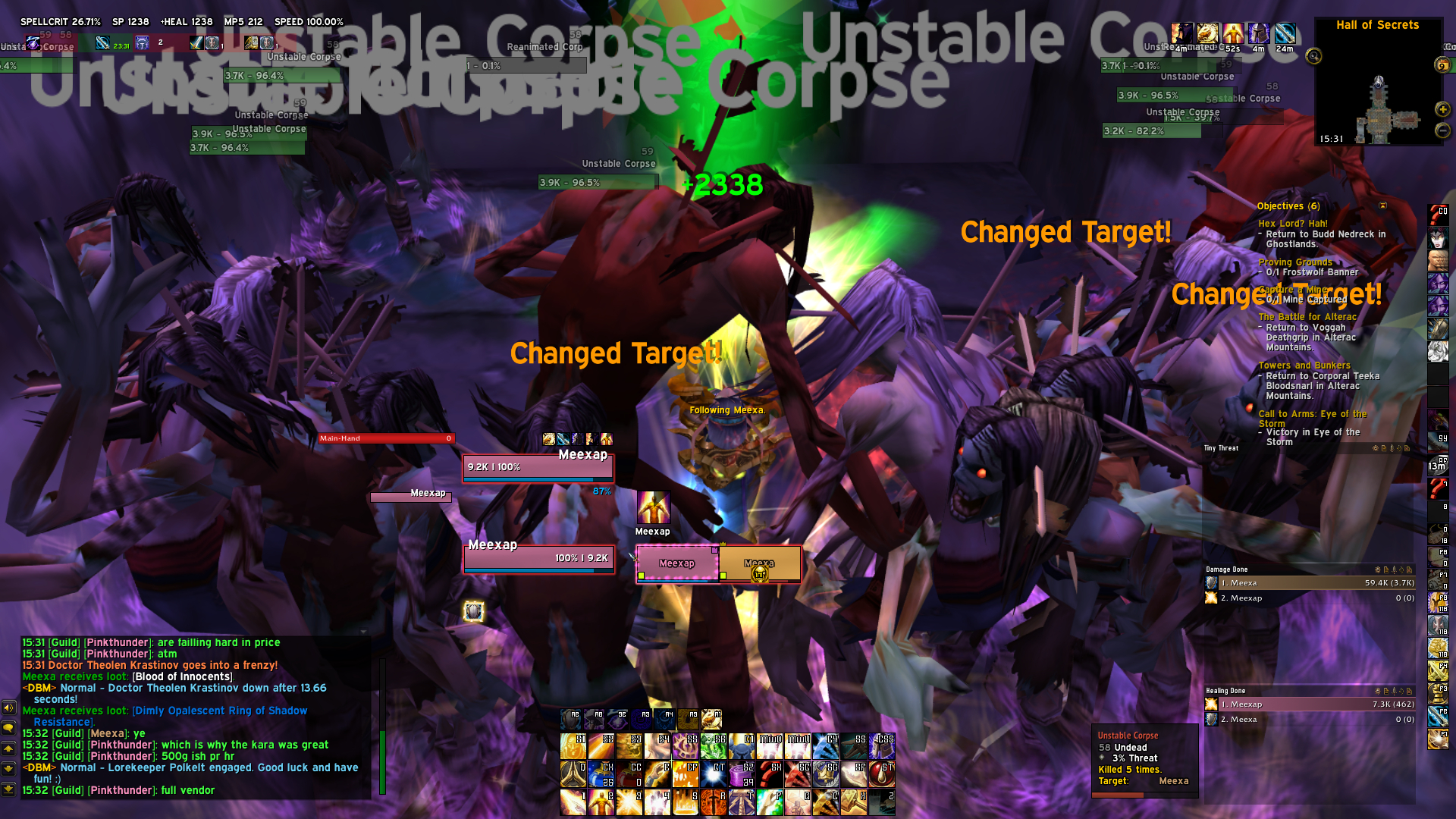Viewport: 1456px width, 819px height.
Task: Collapse the Objectives tracker
Action: point(1382,206)
